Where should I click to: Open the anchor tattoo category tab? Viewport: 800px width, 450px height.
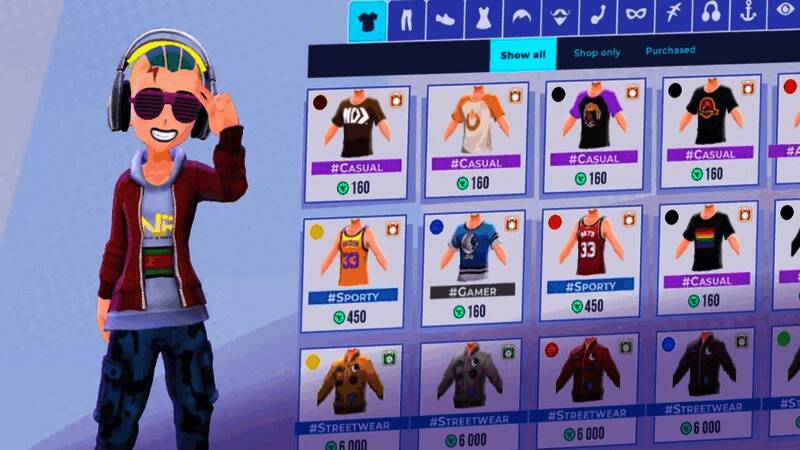point(749,13)
